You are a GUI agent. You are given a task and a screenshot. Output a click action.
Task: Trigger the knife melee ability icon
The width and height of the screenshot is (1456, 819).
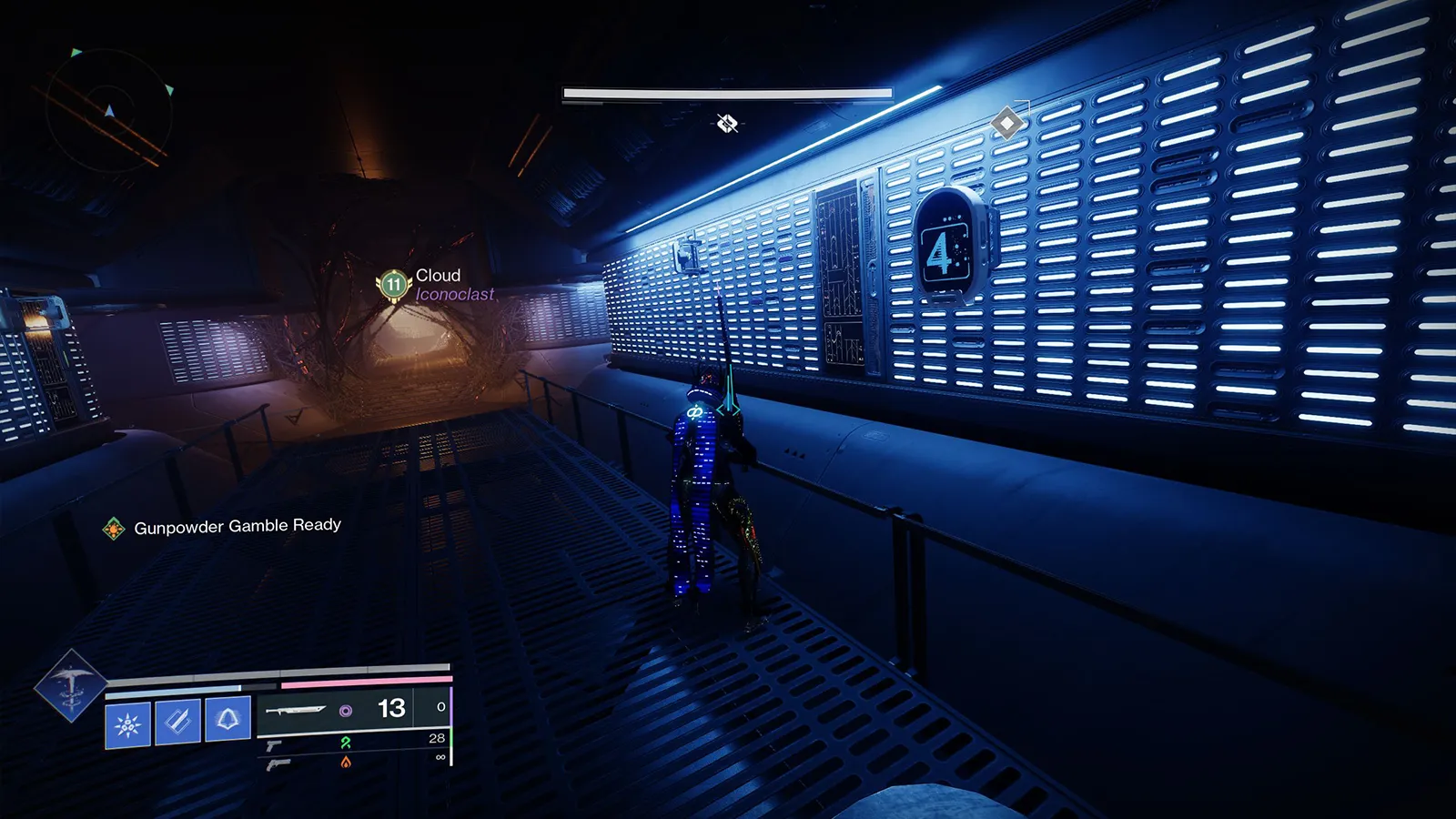point(177,722)
